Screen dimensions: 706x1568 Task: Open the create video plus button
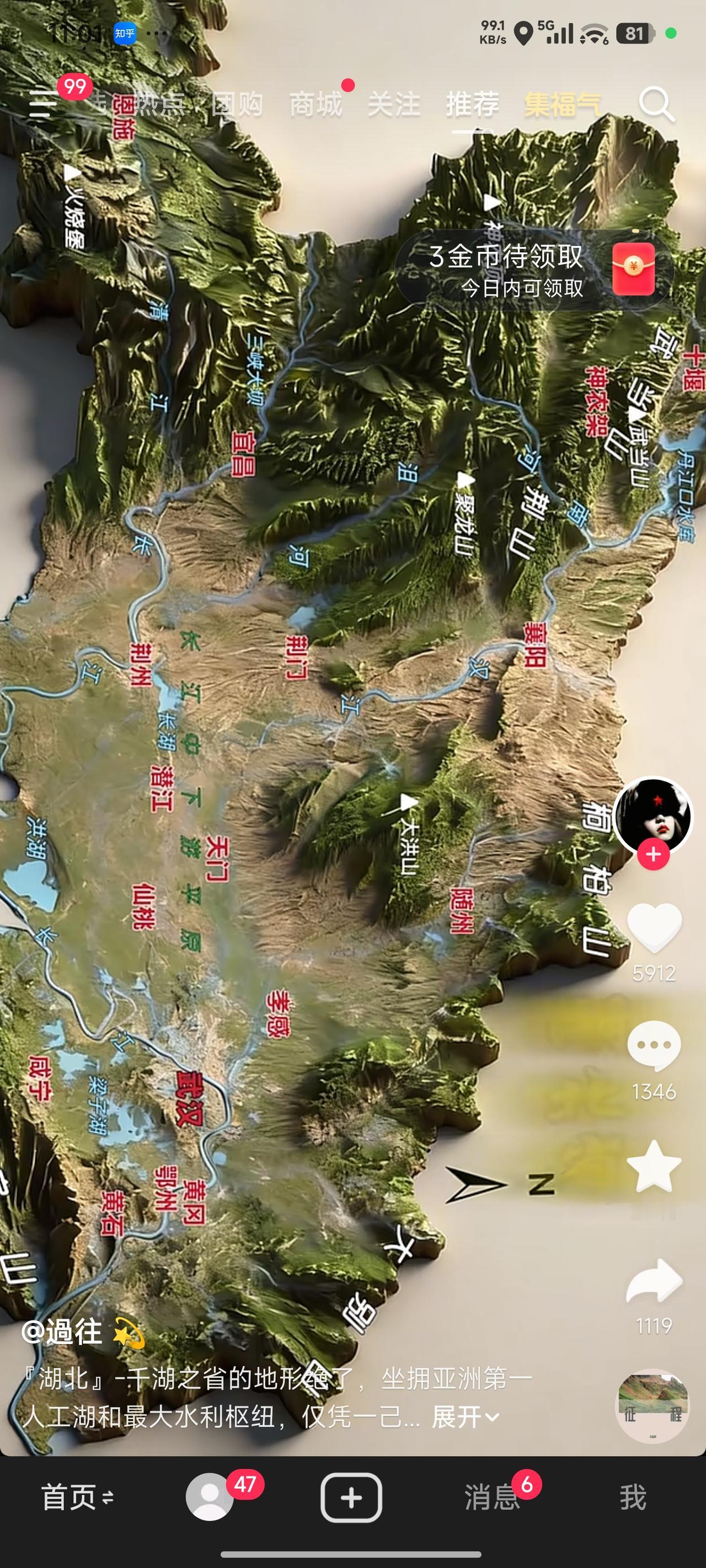352,1499
